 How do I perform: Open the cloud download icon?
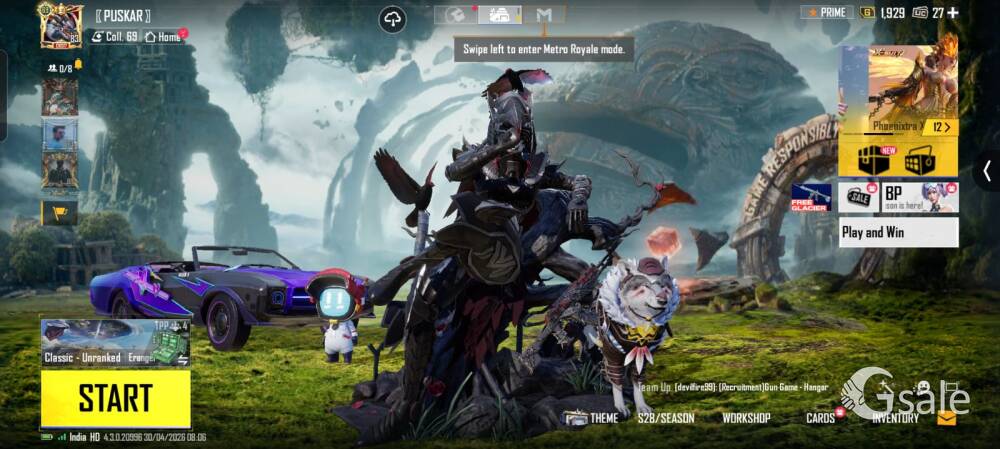coord(393,19)
